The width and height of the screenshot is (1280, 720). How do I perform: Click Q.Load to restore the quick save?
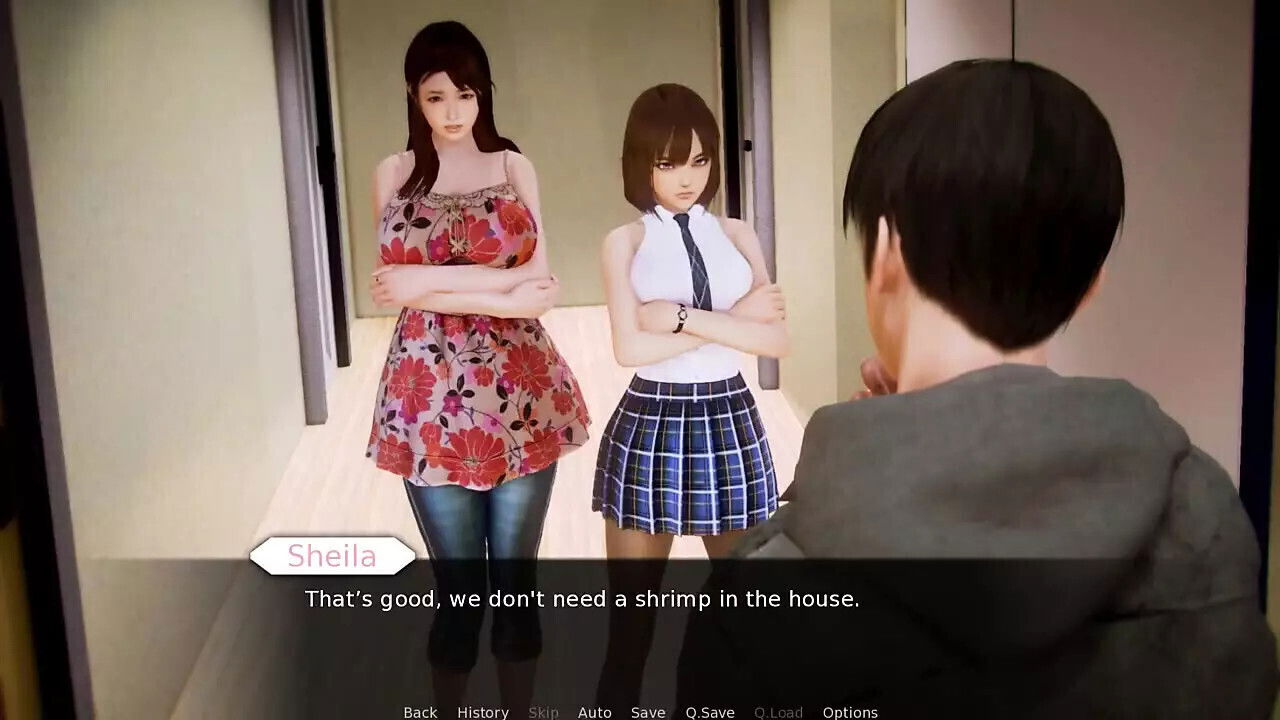[777, 712]
